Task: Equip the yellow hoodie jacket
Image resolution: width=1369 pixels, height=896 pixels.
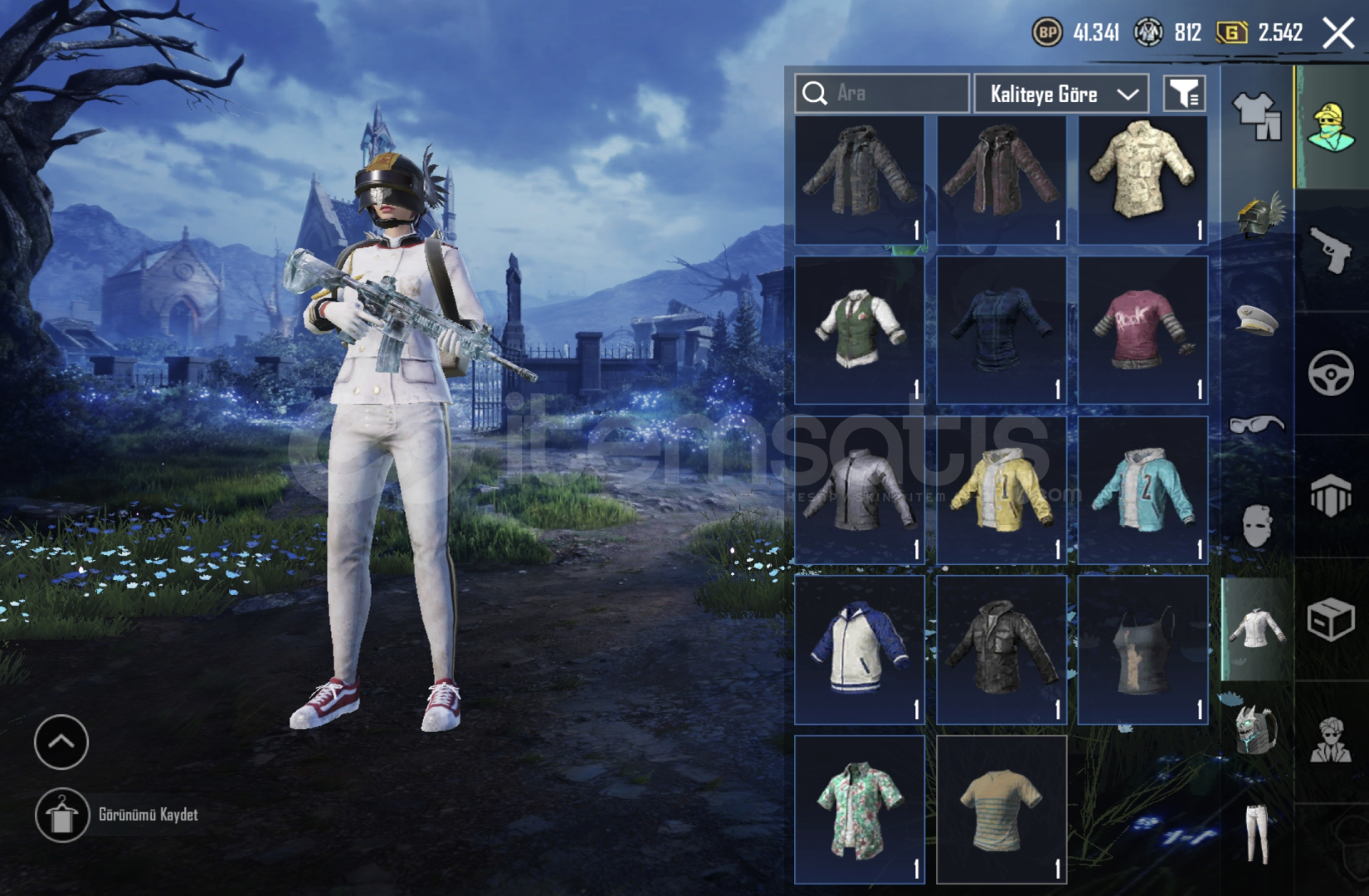Action: 1001,489
